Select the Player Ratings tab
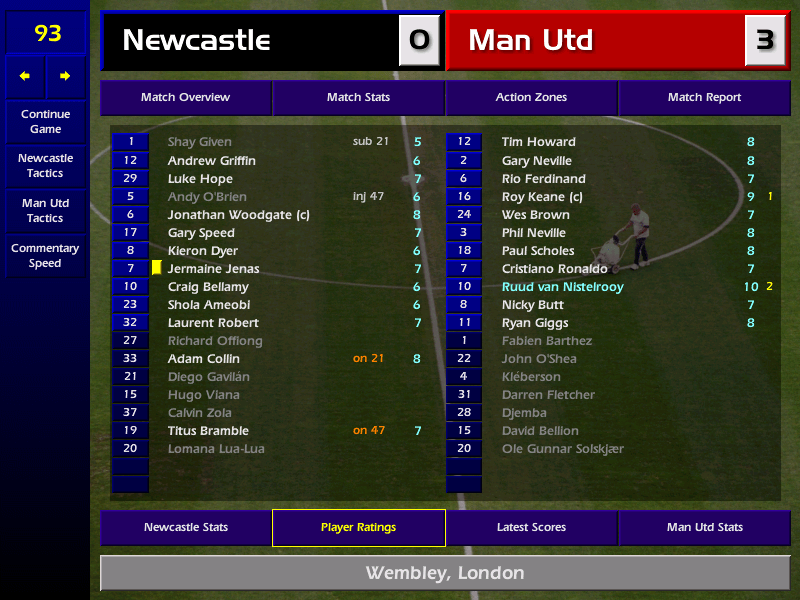The image size is (800, 600). point(358,528)
